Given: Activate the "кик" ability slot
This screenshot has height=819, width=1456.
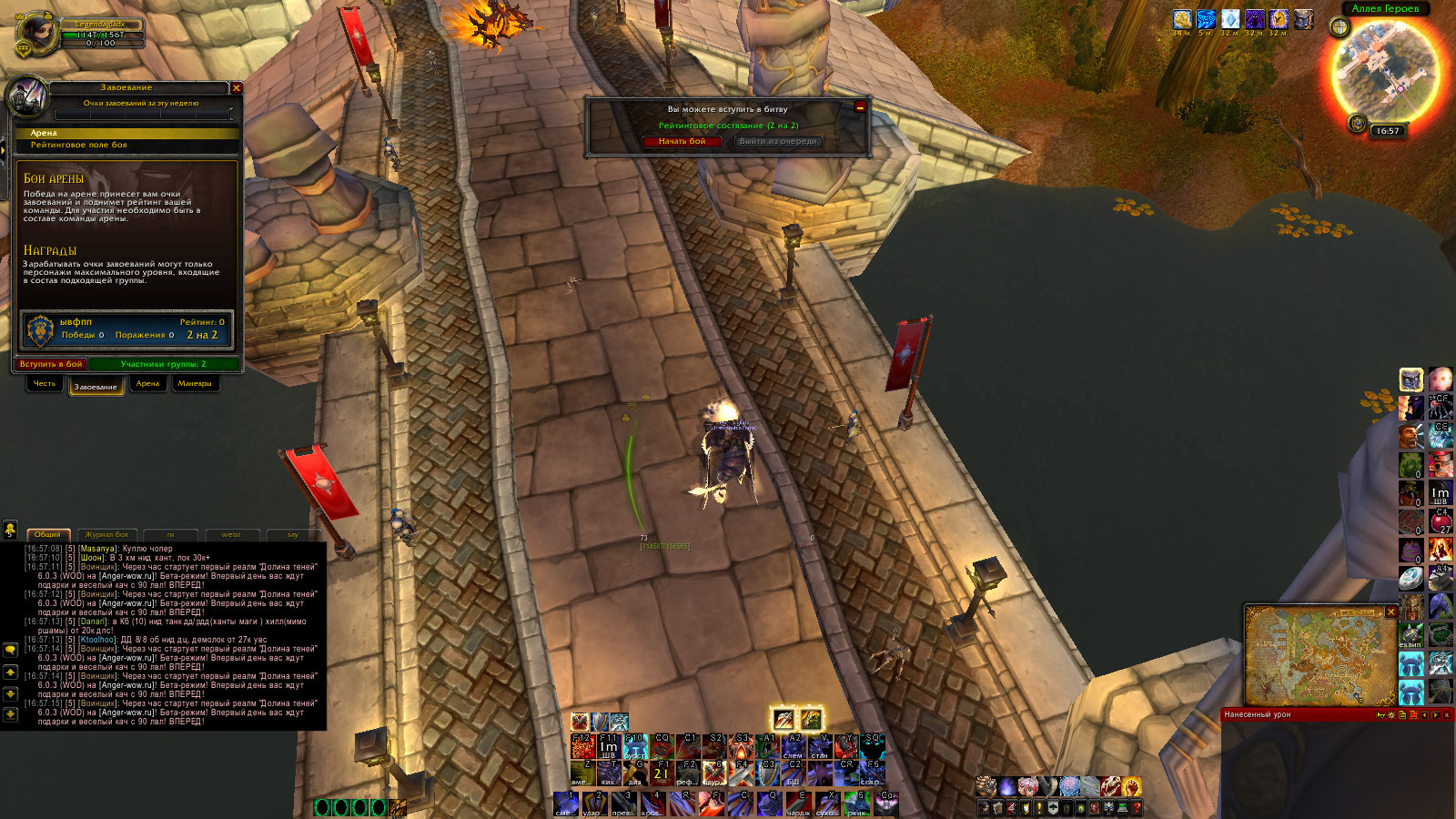Looking at the screenshot, I should [x=608, y=773].
